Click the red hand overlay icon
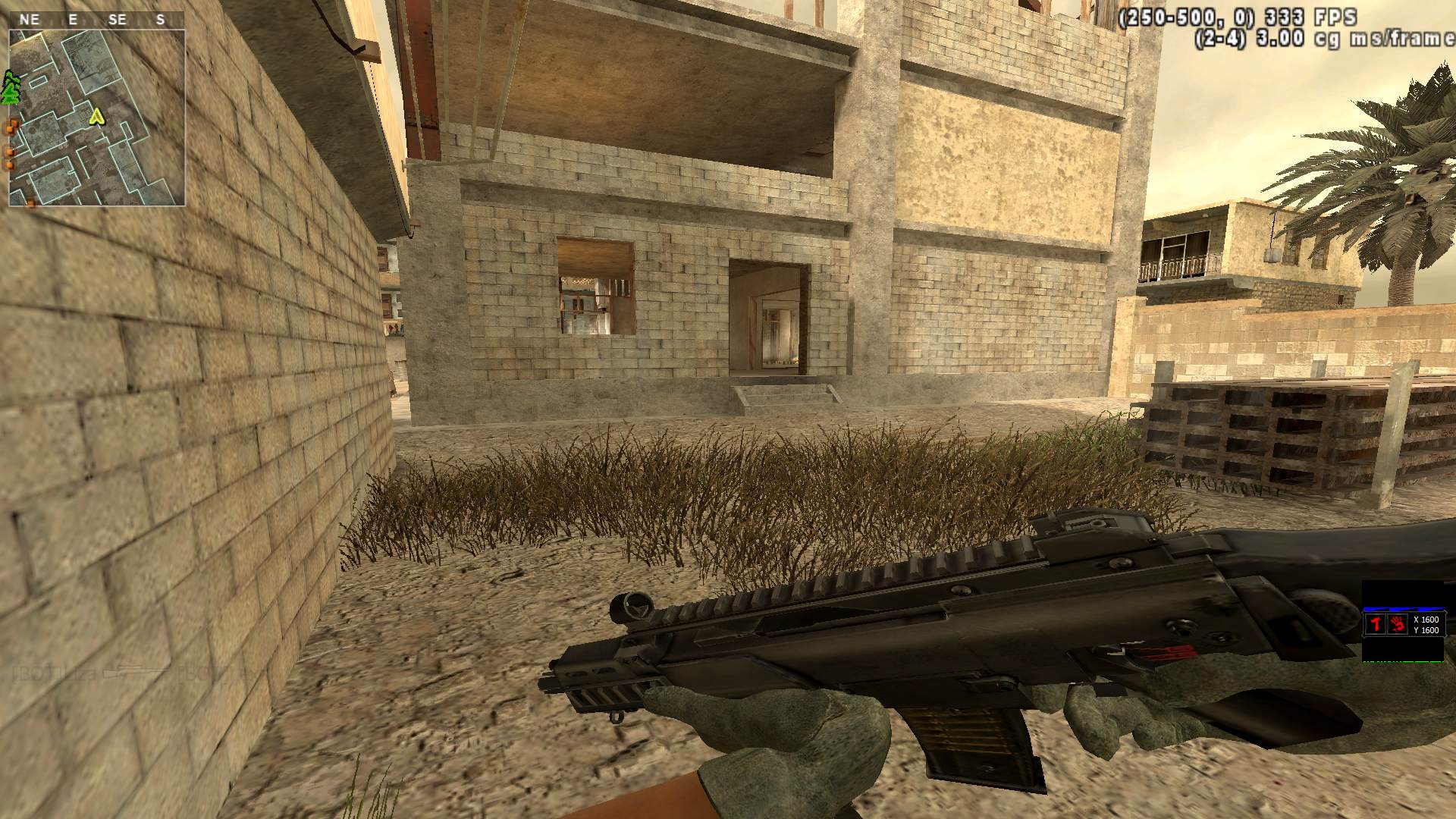This screenshot has height=819, width=1456. 1398,624
